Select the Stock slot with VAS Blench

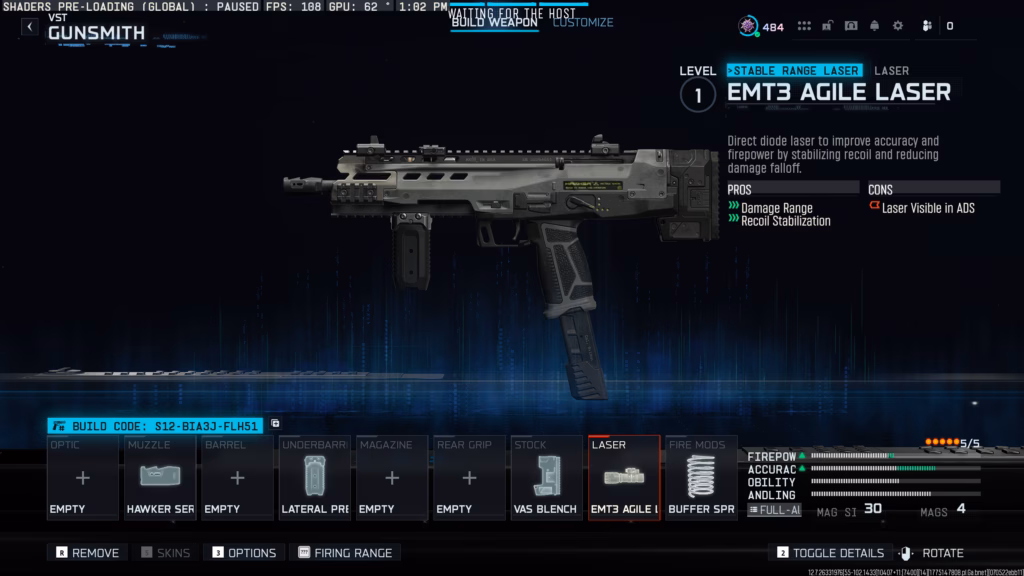click(546, 478)
